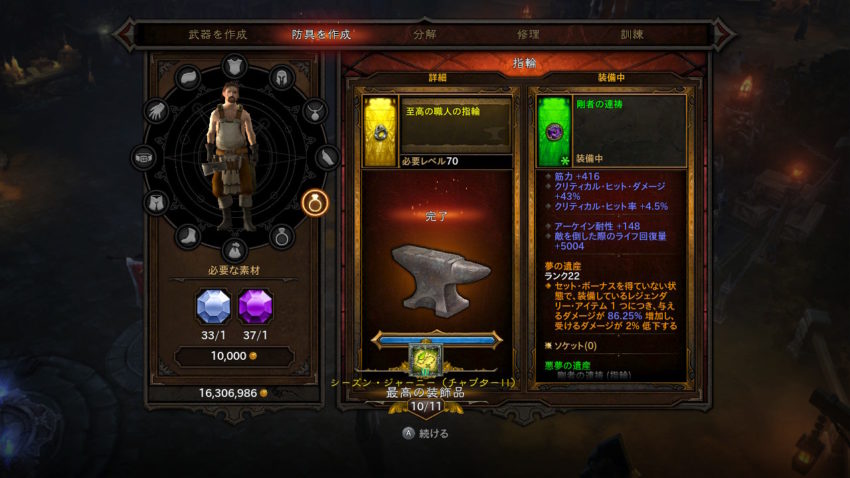Inspect the purple gem material icon
850x478 pixels.
coord(256,306)
